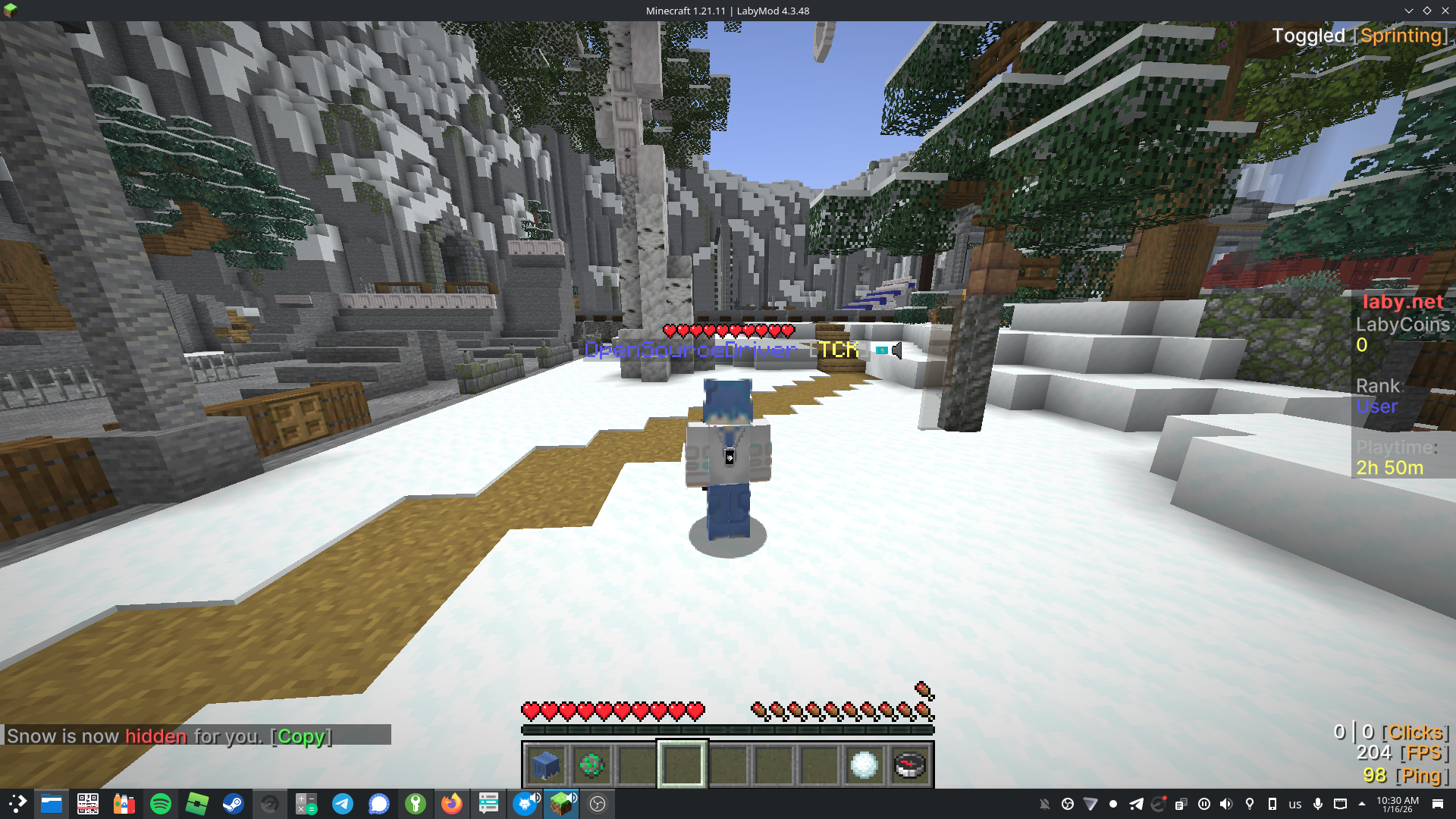Select the green ender eye hotbar item
Screen dimensions: 1456x819
click(x=591, y=766)
